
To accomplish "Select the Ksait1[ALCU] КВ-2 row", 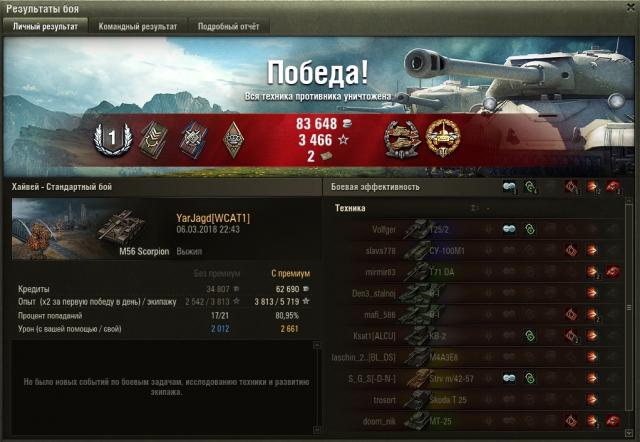I will (x=480, y=335).
